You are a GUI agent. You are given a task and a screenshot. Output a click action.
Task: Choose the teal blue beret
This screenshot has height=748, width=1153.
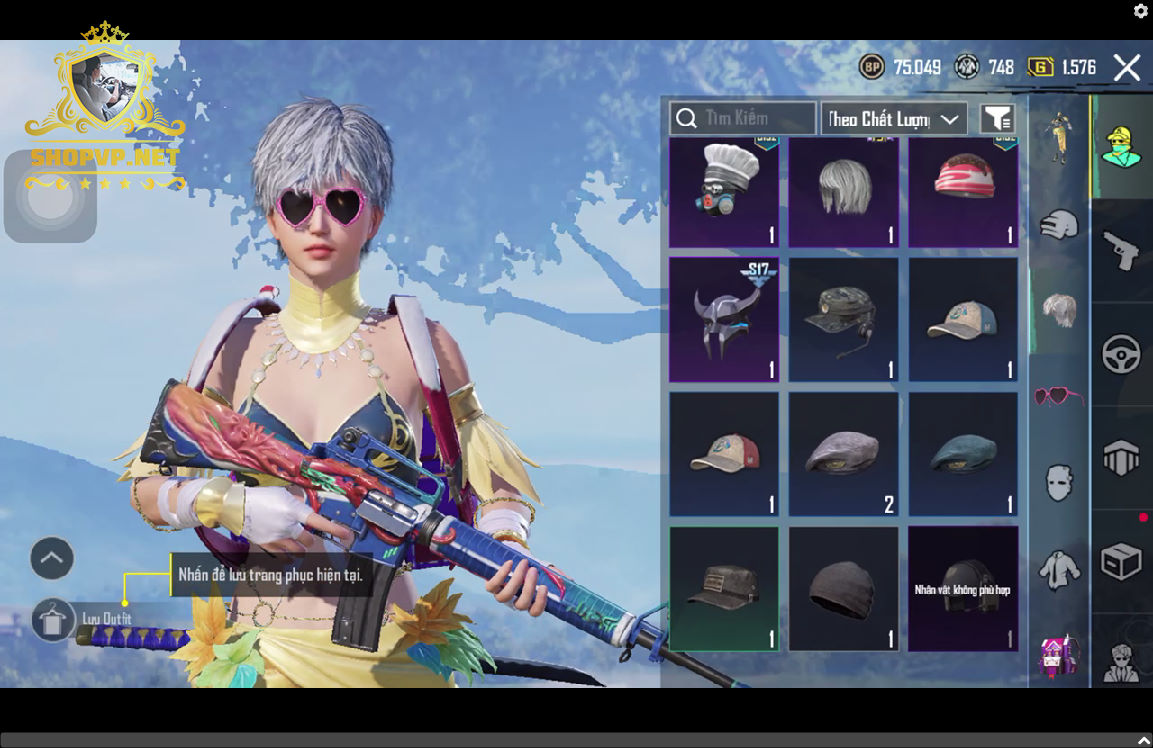pyautogui.click(x=962, y=454)
